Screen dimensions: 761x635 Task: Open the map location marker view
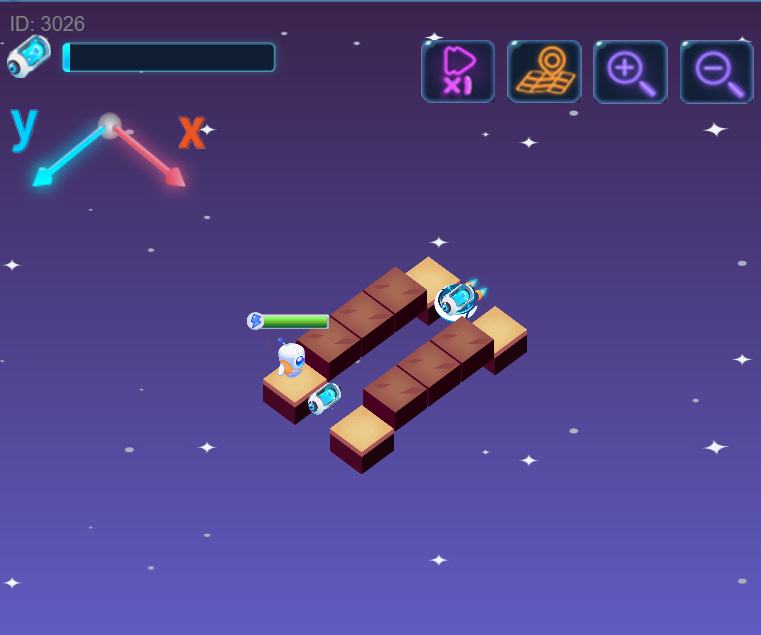(x=544, y=71)
